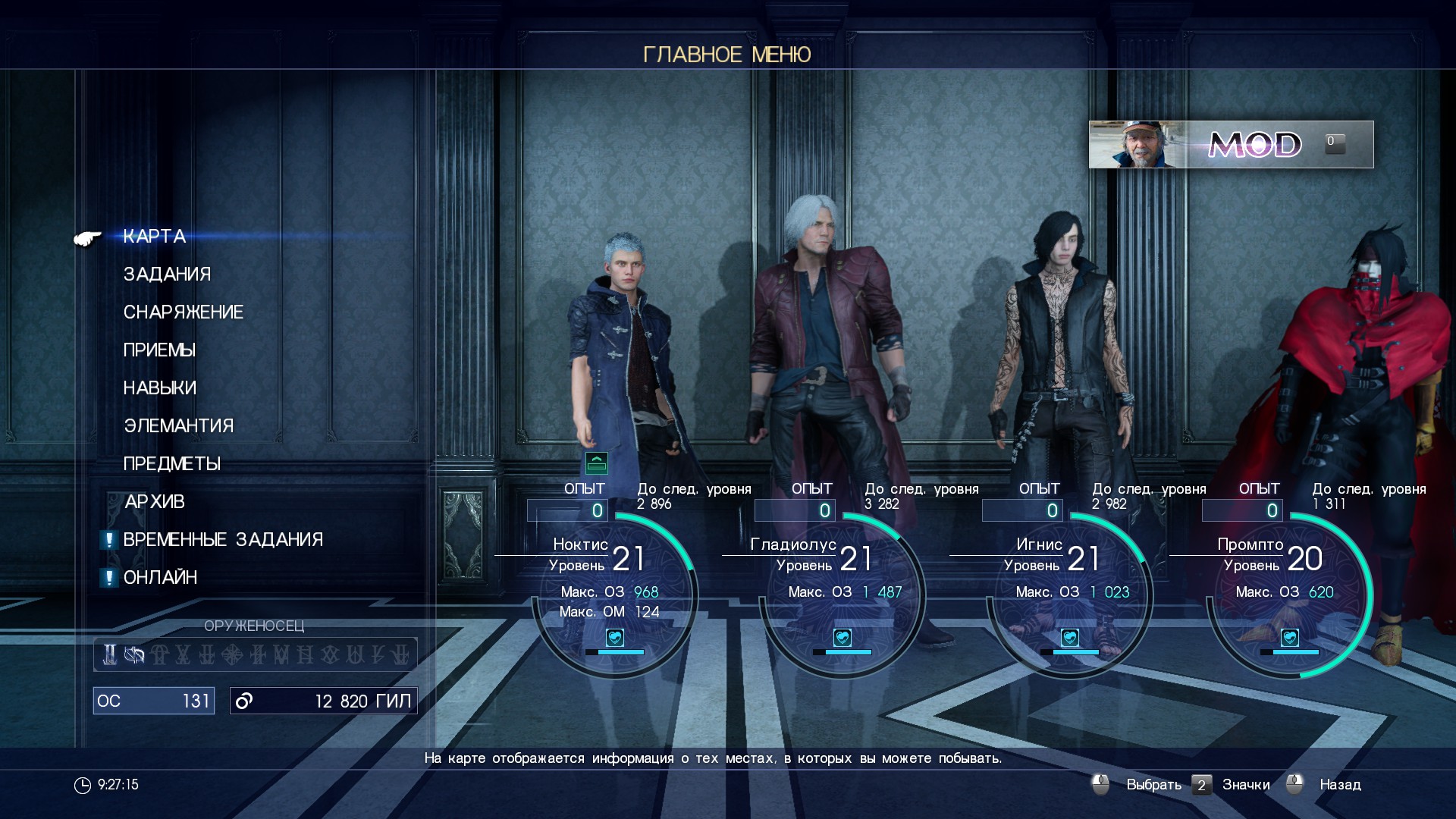Viewport: 1456px width, 819px height.
Task: Select Задания from the main menu
Action: pos(168,275)
